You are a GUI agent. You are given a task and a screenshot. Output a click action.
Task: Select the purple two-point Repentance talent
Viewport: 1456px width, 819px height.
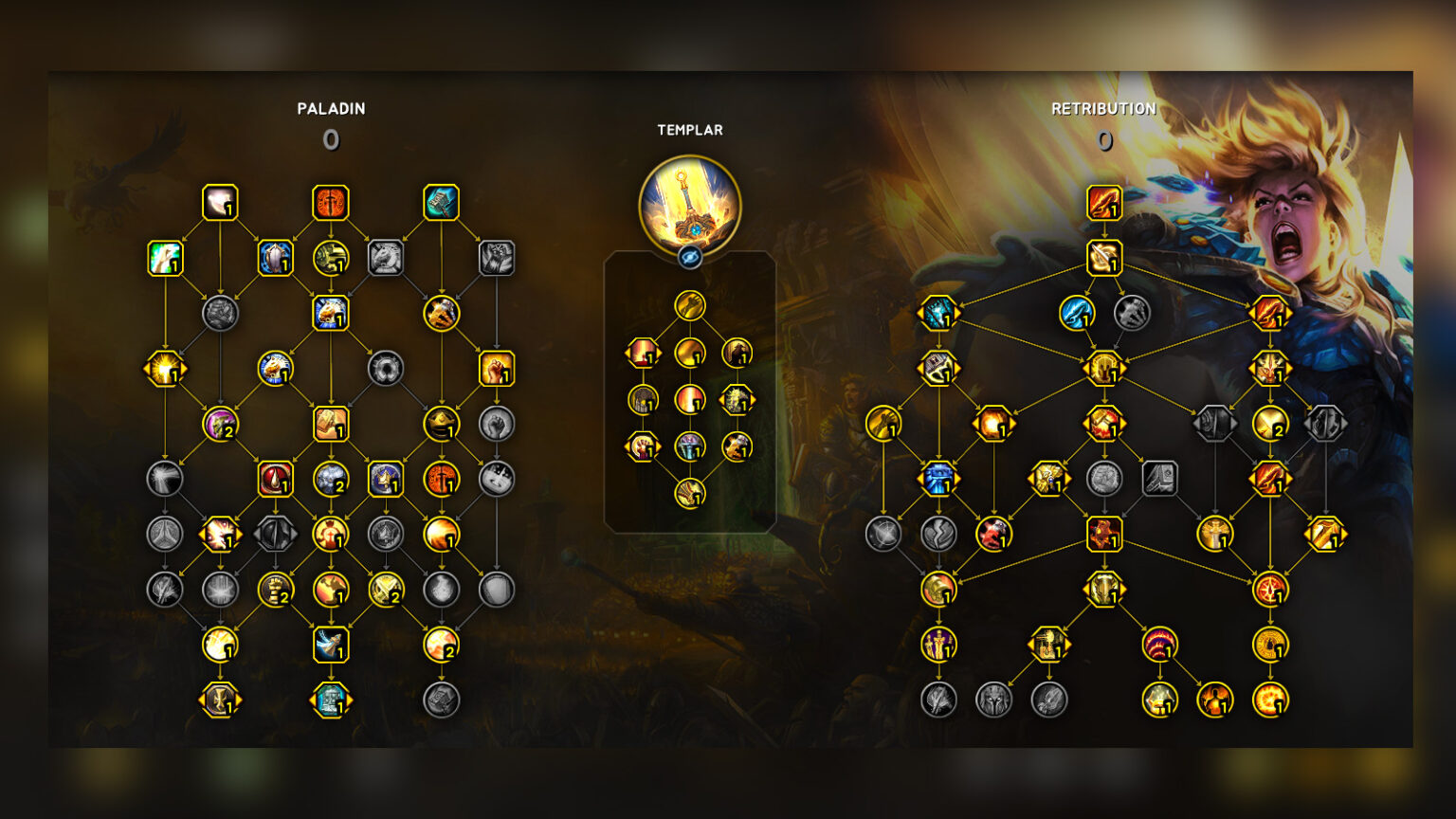220,428
